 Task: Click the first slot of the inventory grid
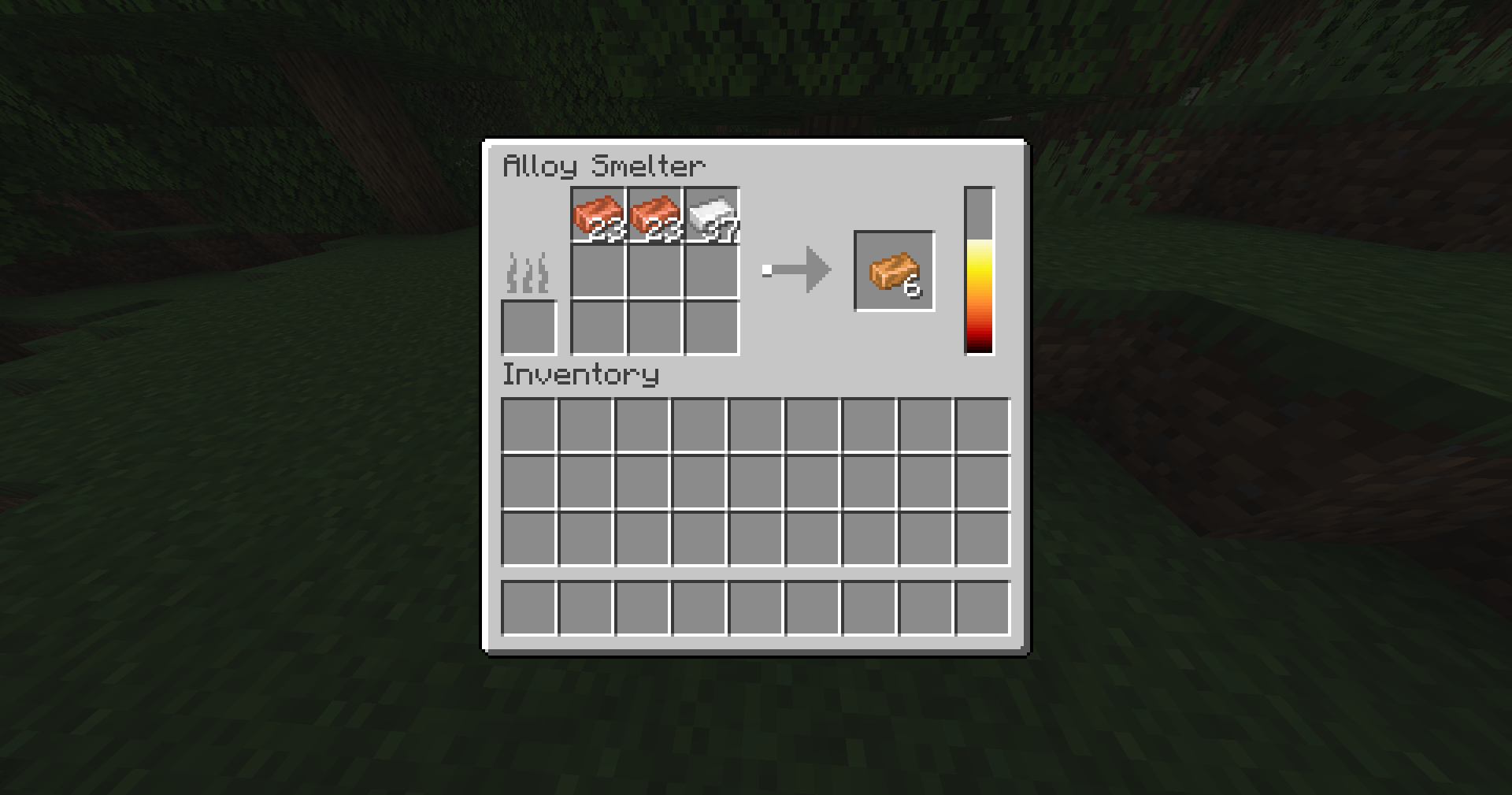pyautogui.click(x=529, y=425)
